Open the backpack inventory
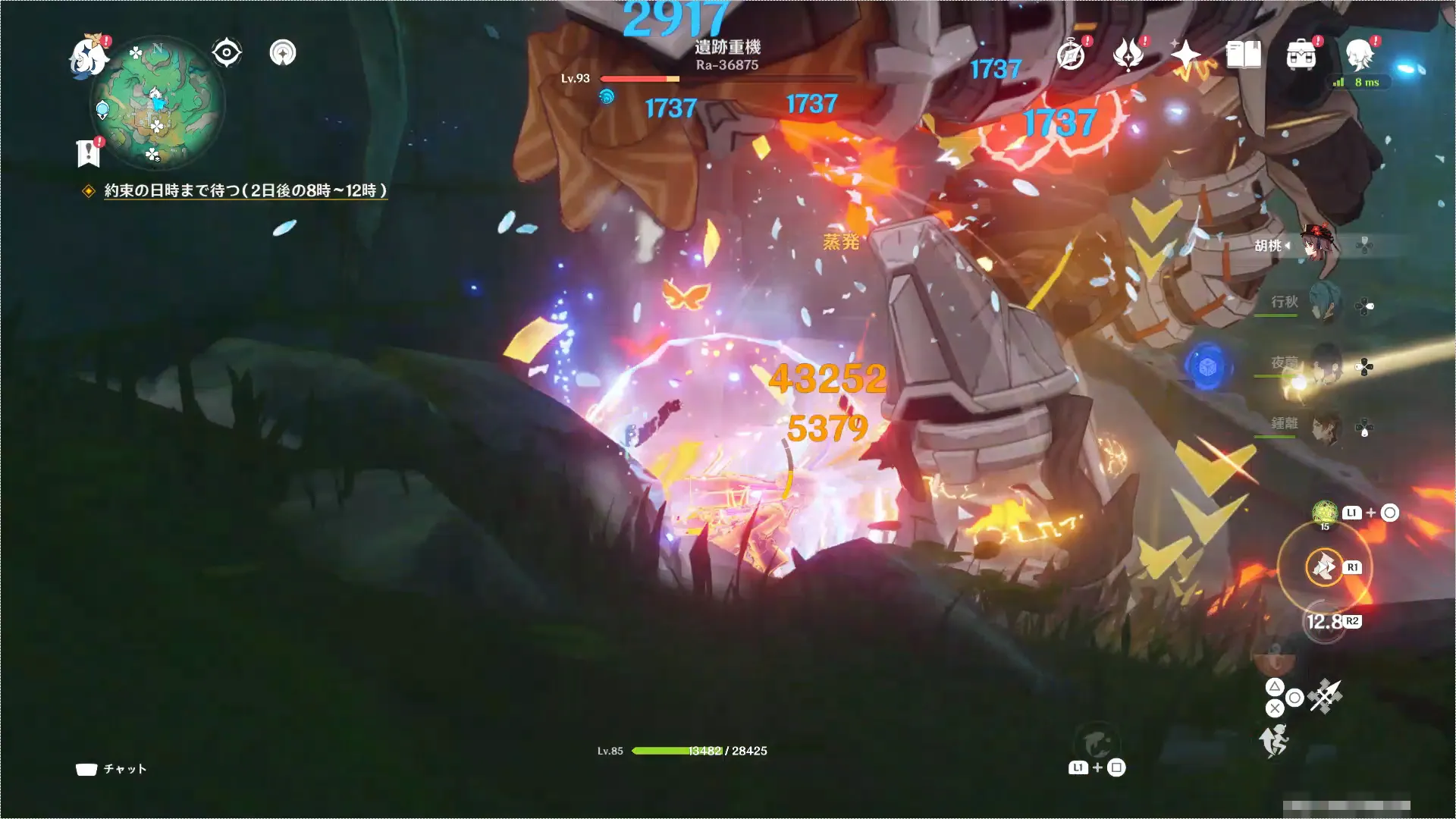 1301,55
